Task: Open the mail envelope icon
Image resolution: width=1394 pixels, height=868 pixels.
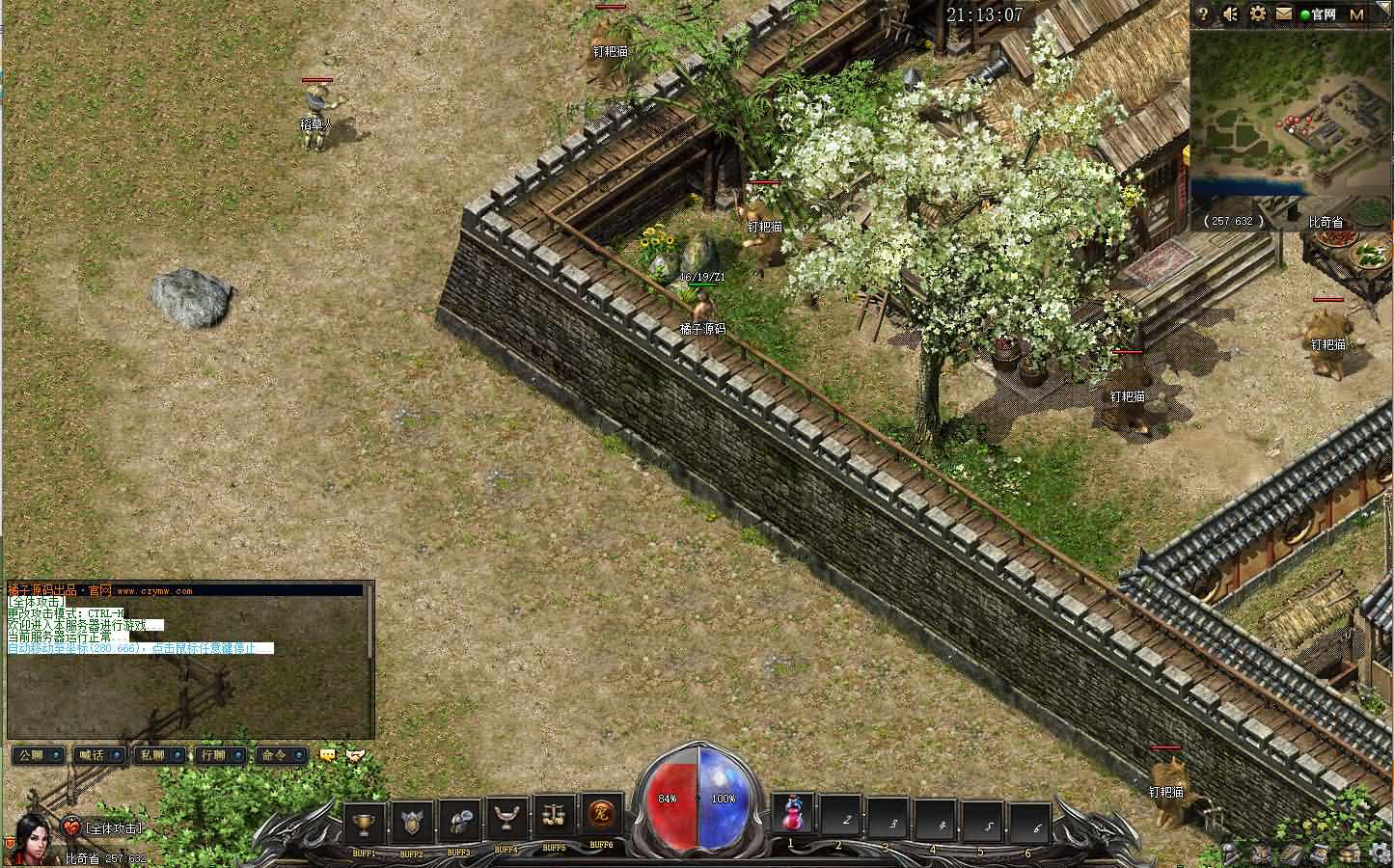Action: coord(1284,14)
